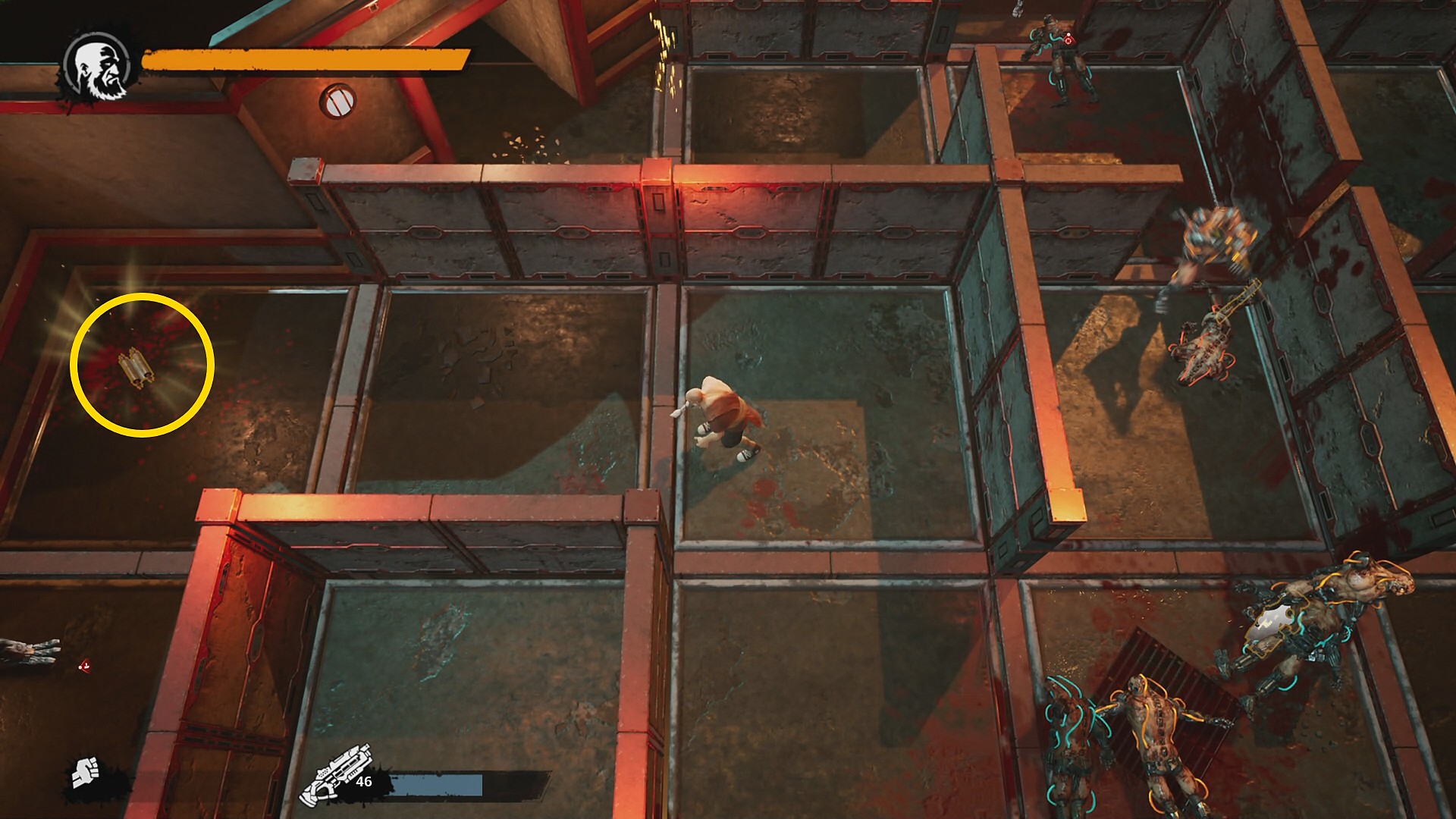Choose the equipped gun weapon icon
This screenshot has height=819, width=1456.
click(x=335, y=774)
